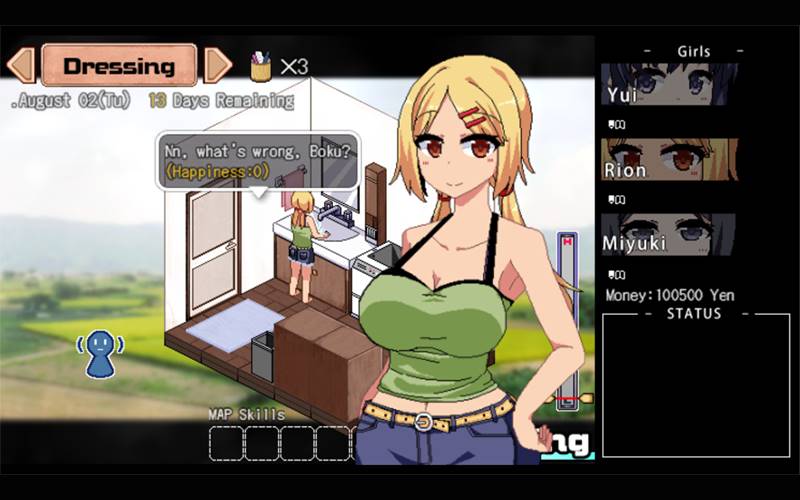
Task: Select Yui's portrait in the Girls list
Action: point(669,85)
